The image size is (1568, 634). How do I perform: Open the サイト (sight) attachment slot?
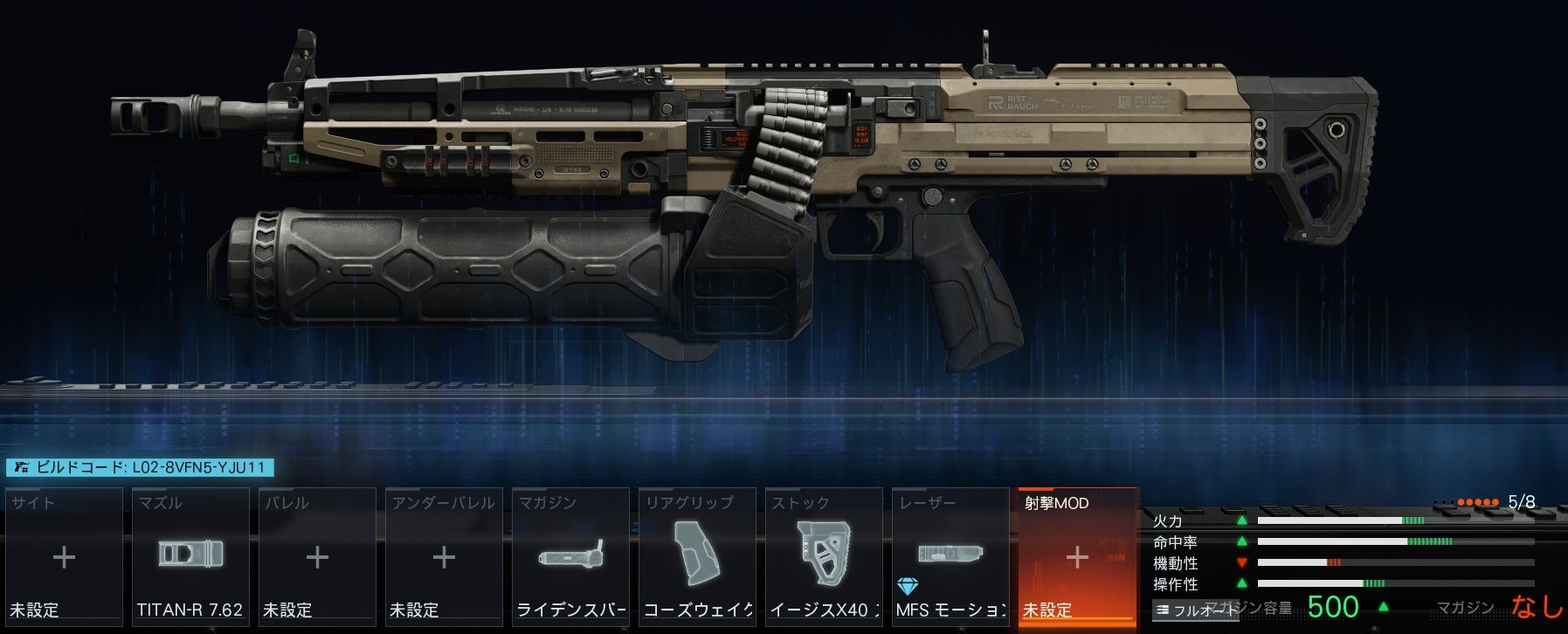click(x=64, y=556)
